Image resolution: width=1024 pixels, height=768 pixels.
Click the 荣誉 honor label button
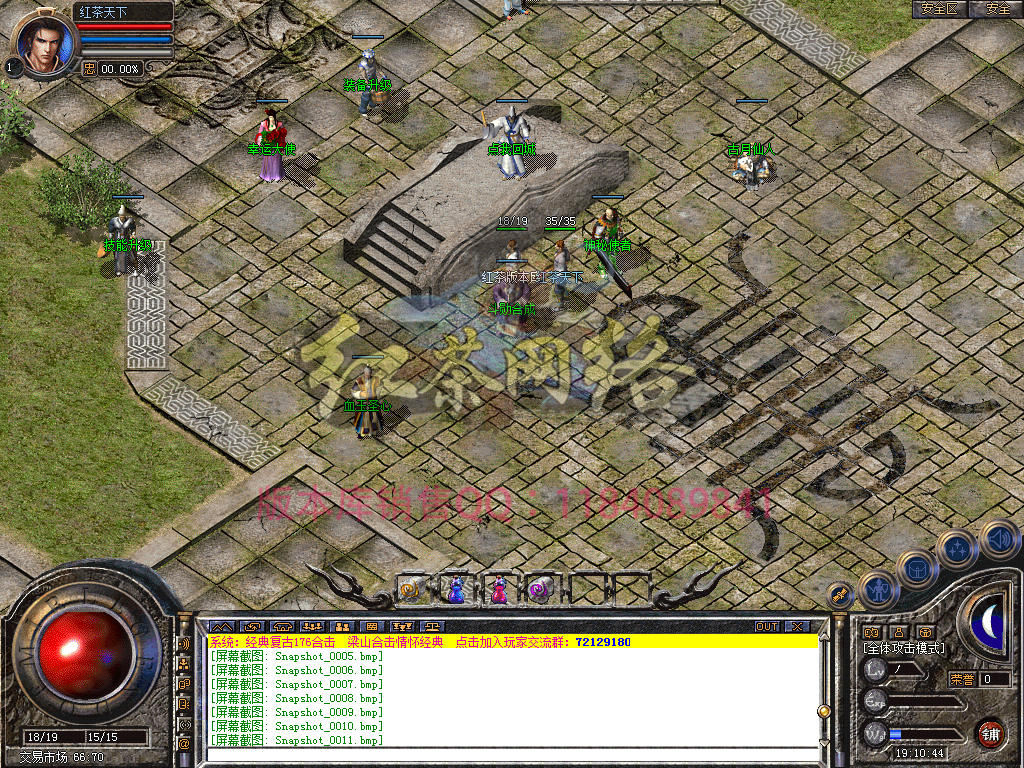pyautogui.click(x=962, y=679)
